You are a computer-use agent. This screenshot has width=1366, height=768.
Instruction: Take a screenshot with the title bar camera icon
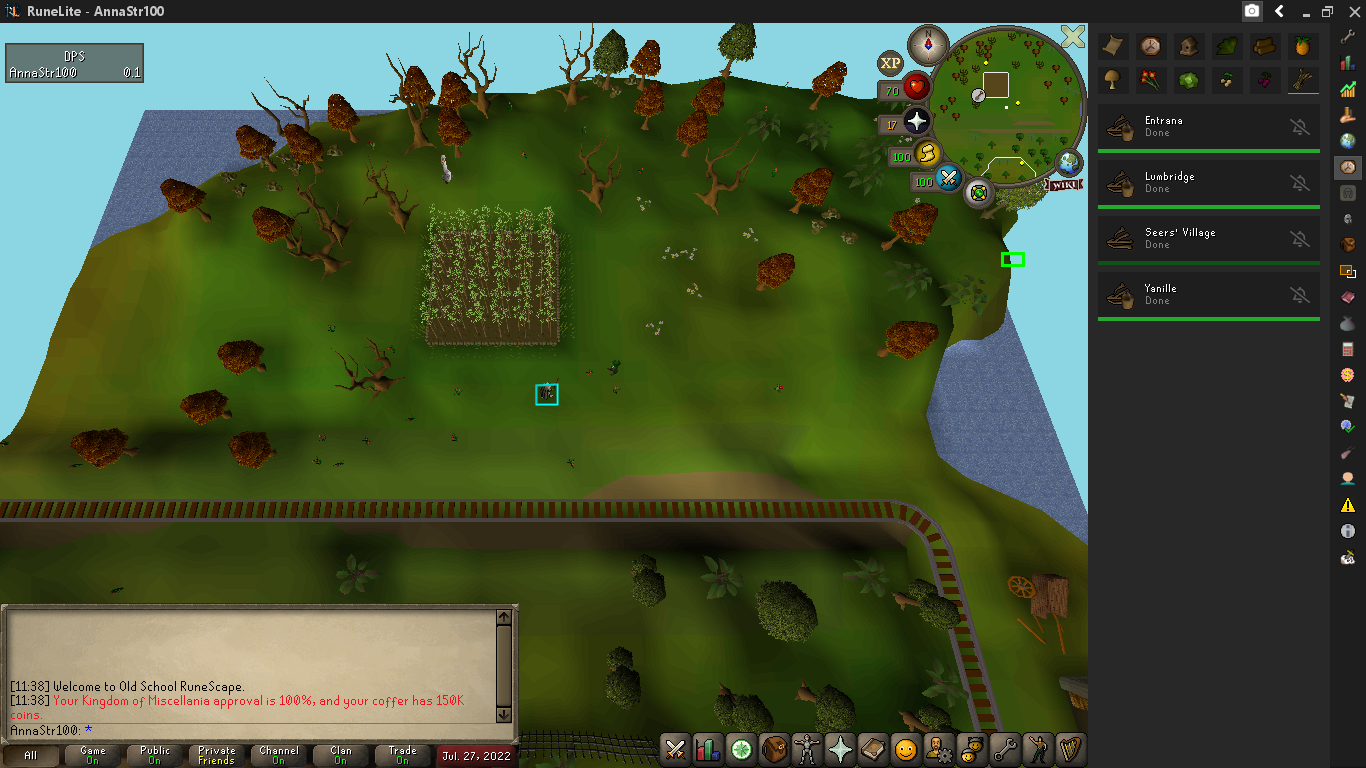coord(1252,11)
